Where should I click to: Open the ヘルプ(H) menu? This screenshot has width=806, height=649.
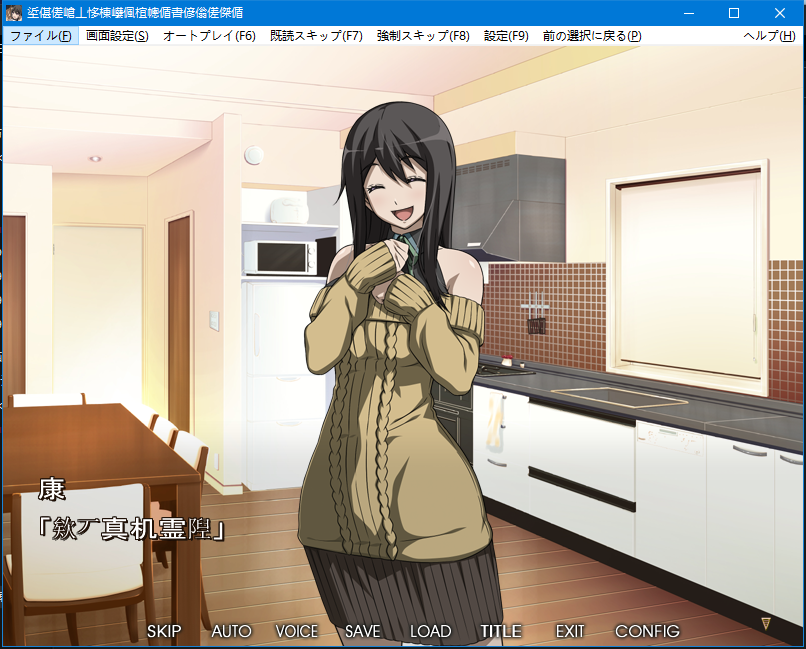pos(769,36)
